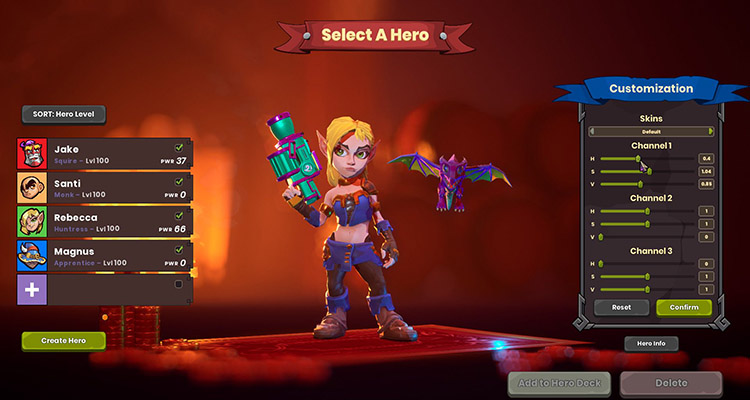The width and height of the screenshot is (750, 400).
Task: Open the Hero Info panel
Action: point(651,344)
